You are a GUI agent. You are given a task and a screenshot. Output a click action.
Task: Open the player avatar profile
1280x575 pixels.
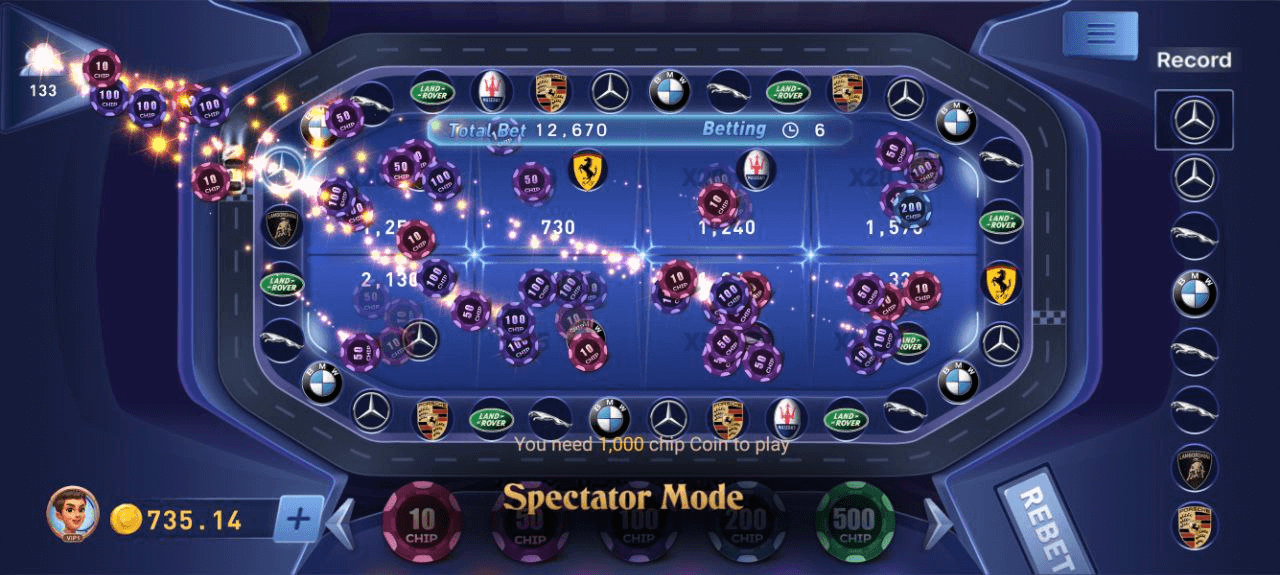[x=72, y=513]
